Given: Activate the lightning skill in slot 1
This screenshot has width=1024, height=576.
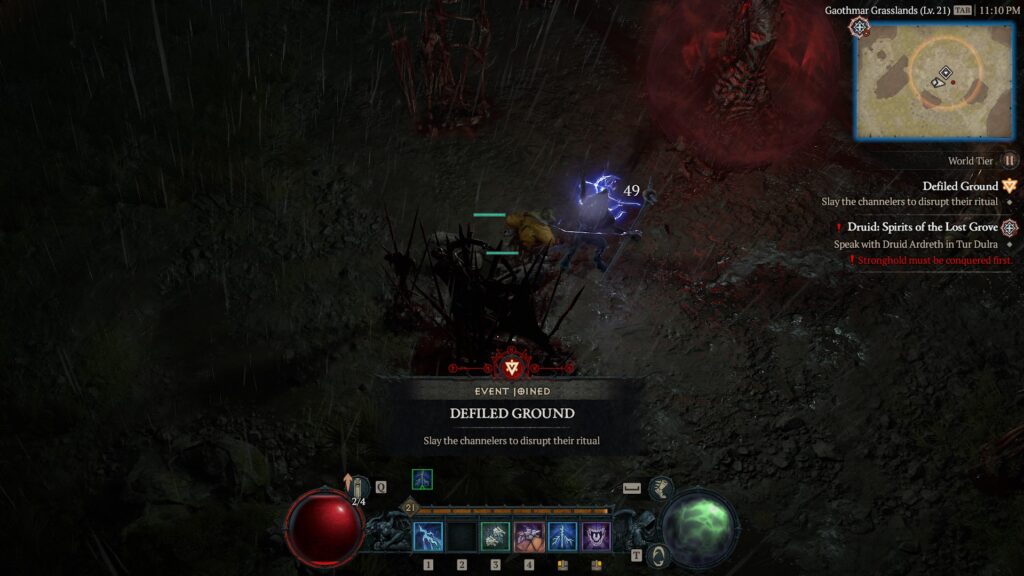Looking at the screenshot, I should (x=428, y=537).
